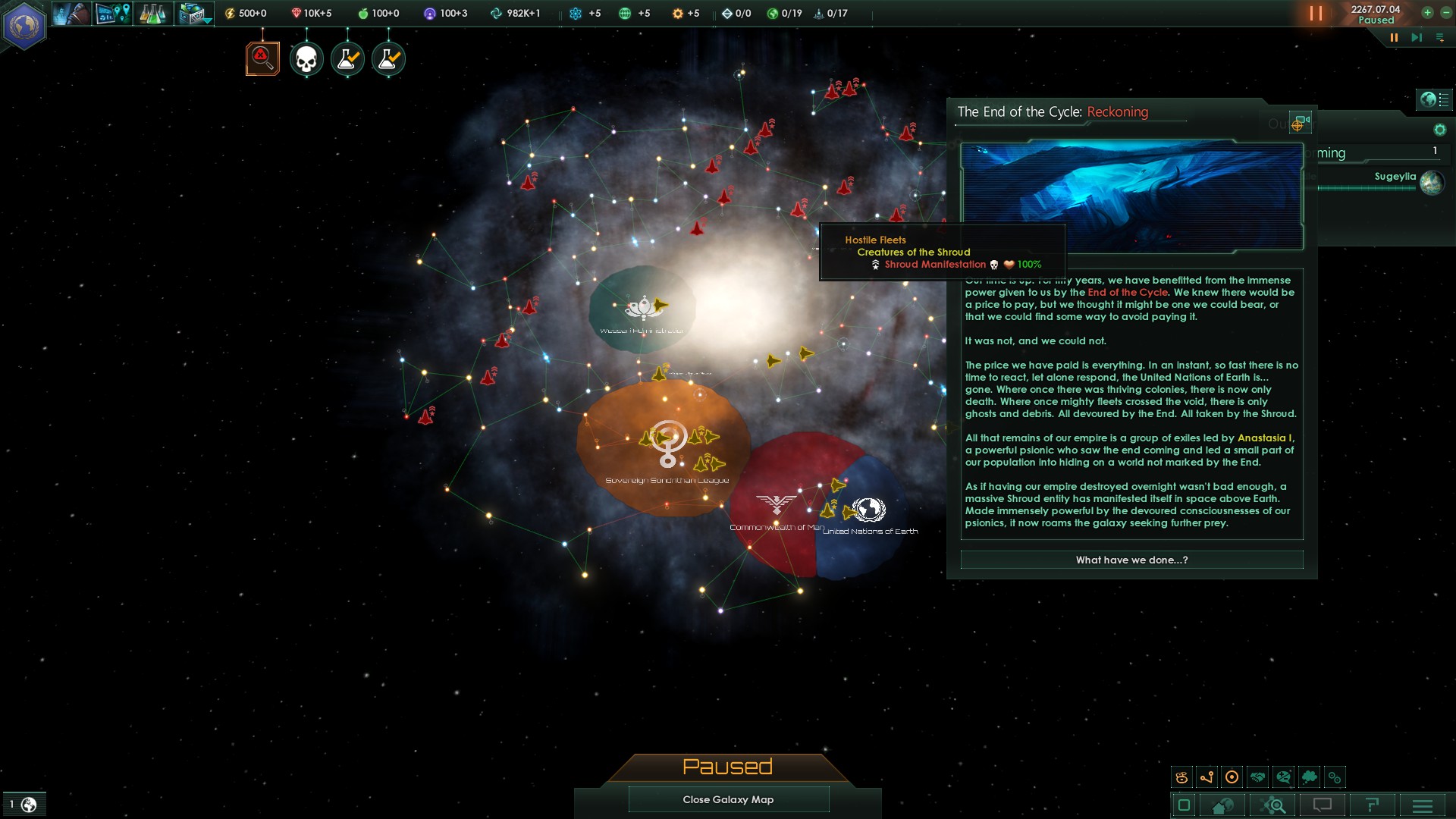Viewport: 1456px width, 819px height.
Task: Toggle the small orange pause button
Action: [x=1394, y=37]
